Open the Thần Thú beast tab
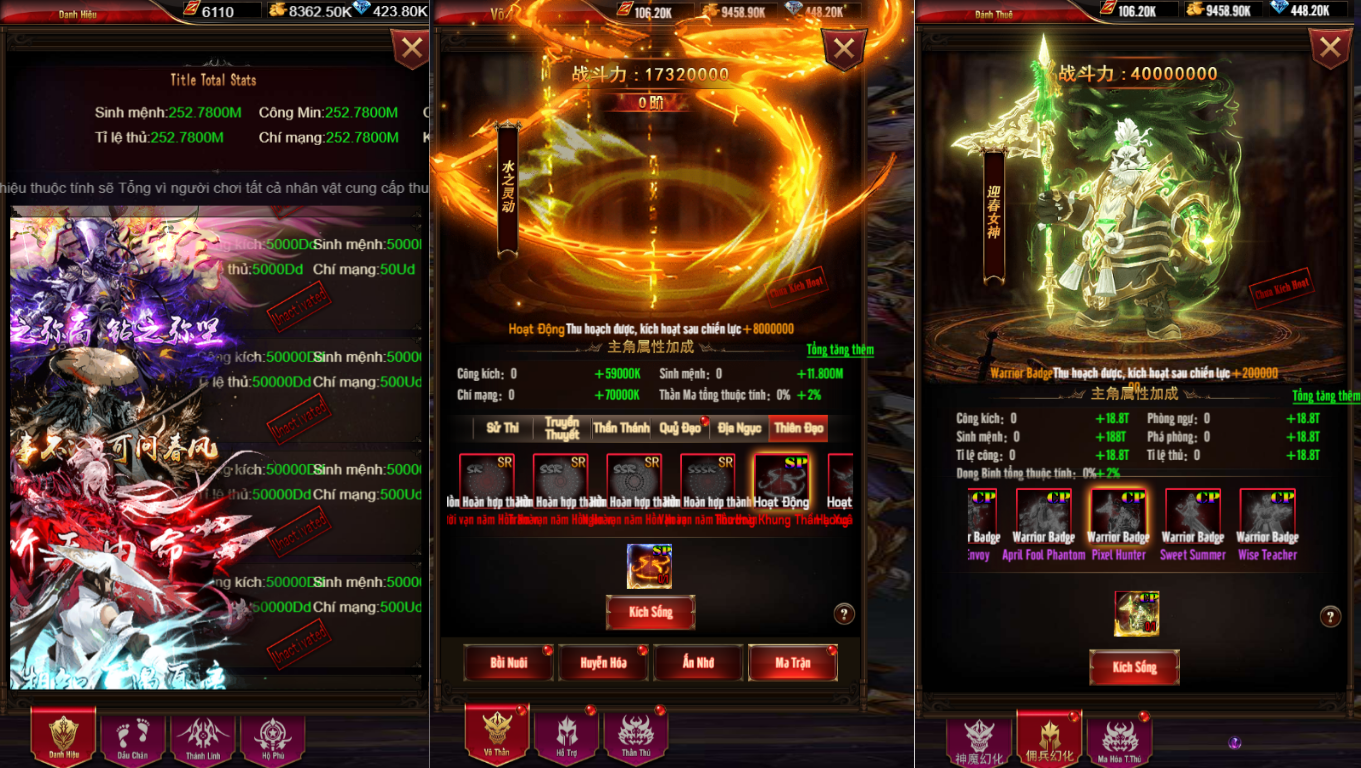 (636, 737)
